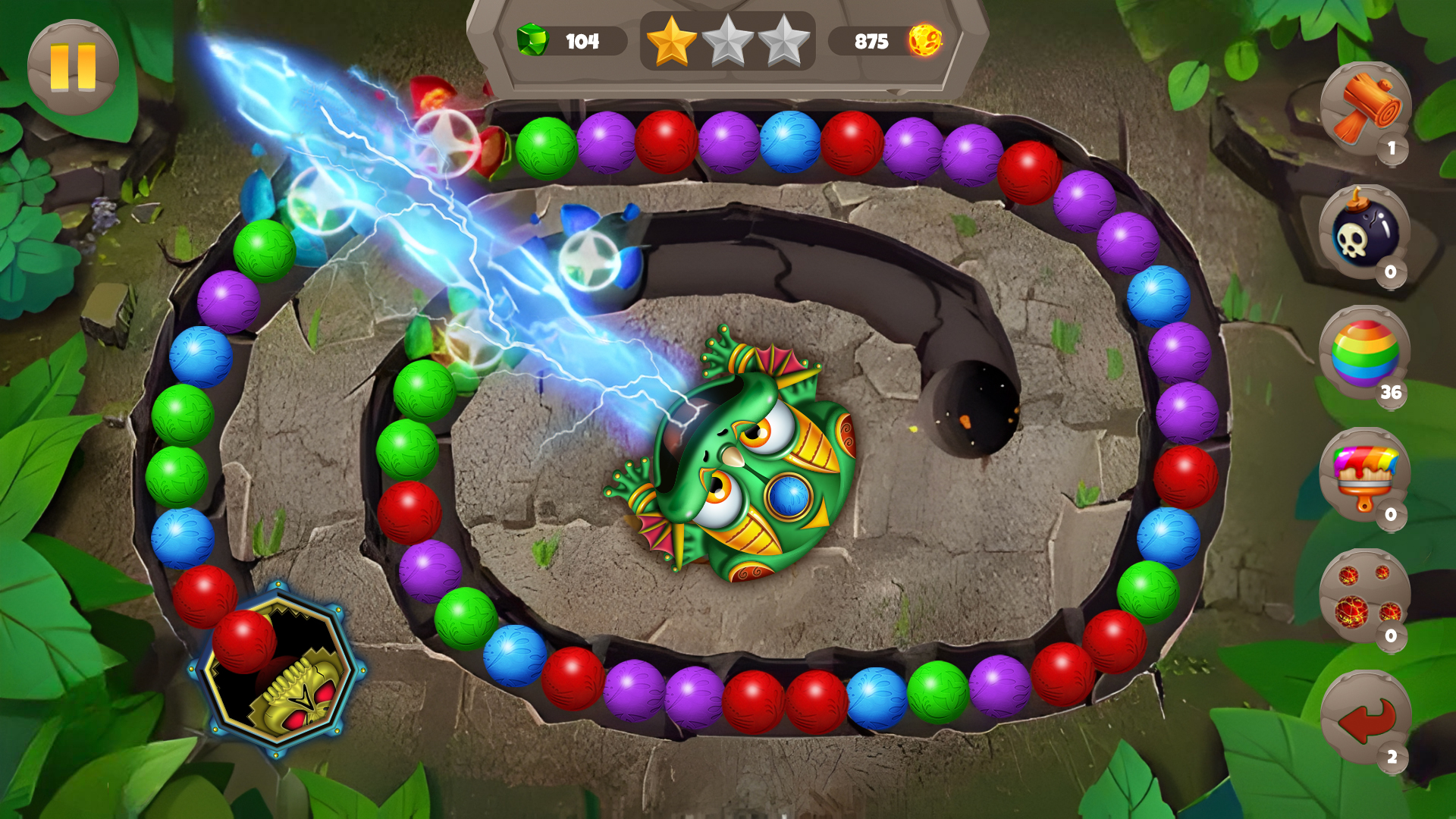1456x819 pixels.
Task: Activate the skull bomb power-up
Action: coord(1364,235)
